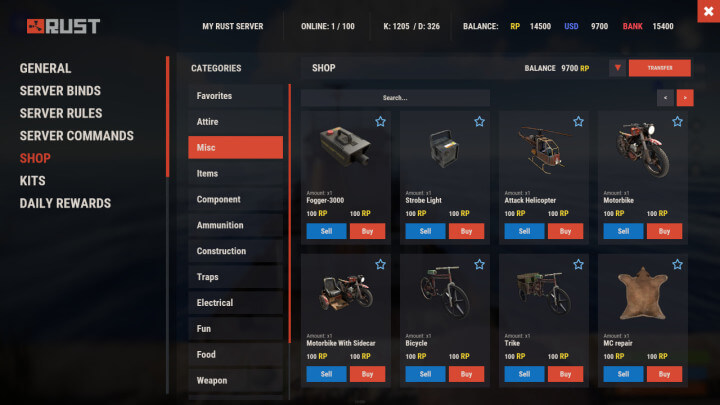Viewport: 720px width, 405px height.
Task: Favorite the Strobe Light with its star
Action: (x=479, y=122)
